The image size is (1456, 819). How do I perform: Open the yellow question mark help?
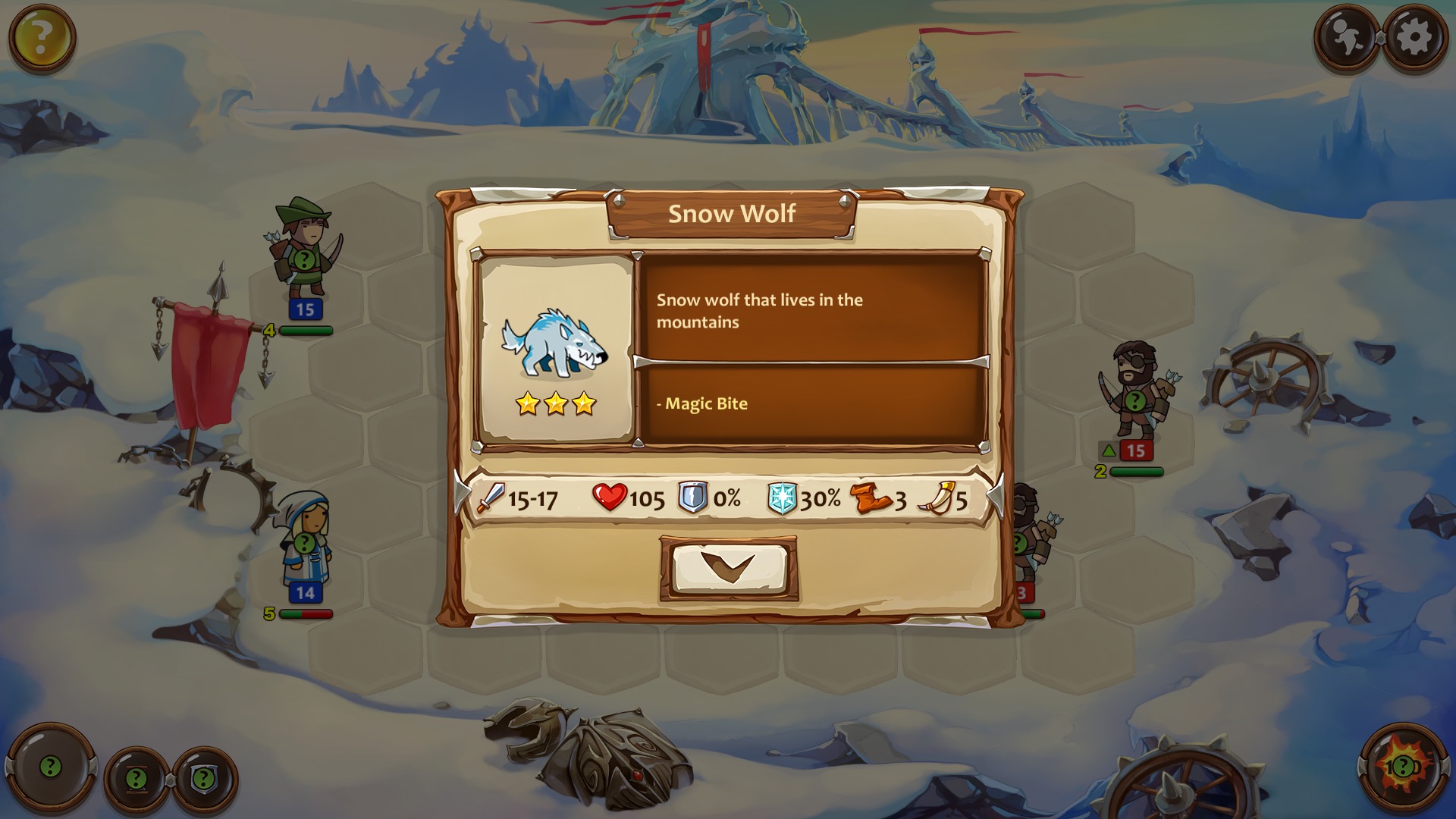coord(42,36)
